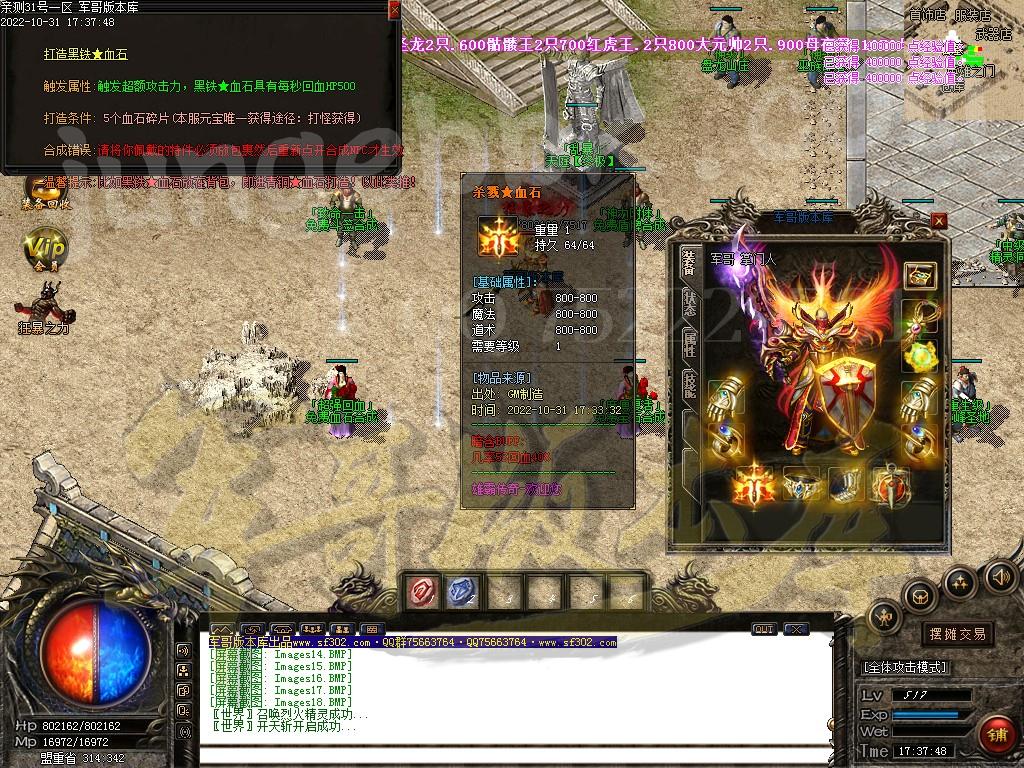The height and width of the screenshot is (768, 1024).
Task: Switch to the 状态 status tab
Action: pyautogui.click(x=690, y=304)
